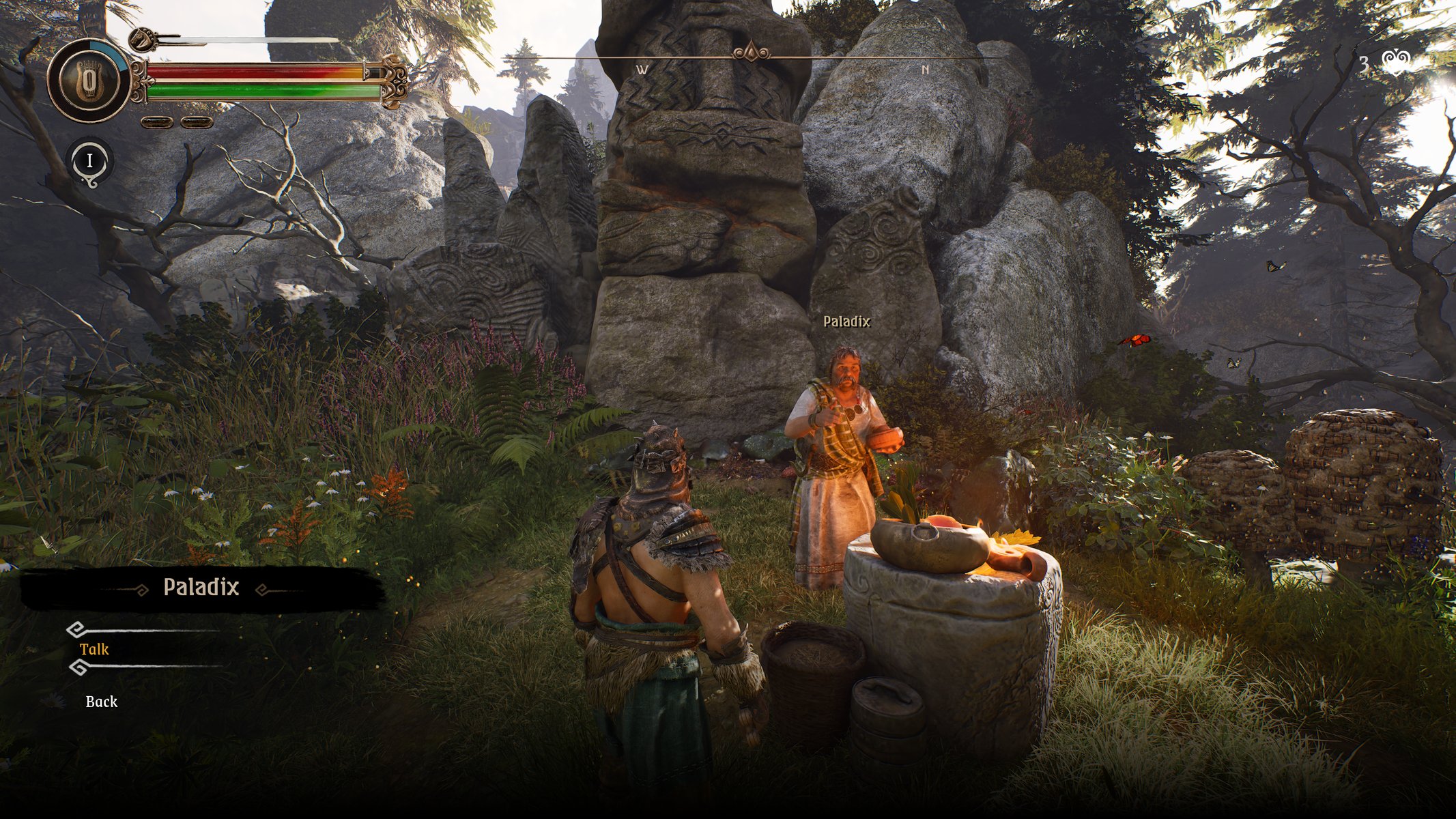Choose the Talk dialogue option
Viewport: 1456px width, 819px height.
click(x=94, y=649)
